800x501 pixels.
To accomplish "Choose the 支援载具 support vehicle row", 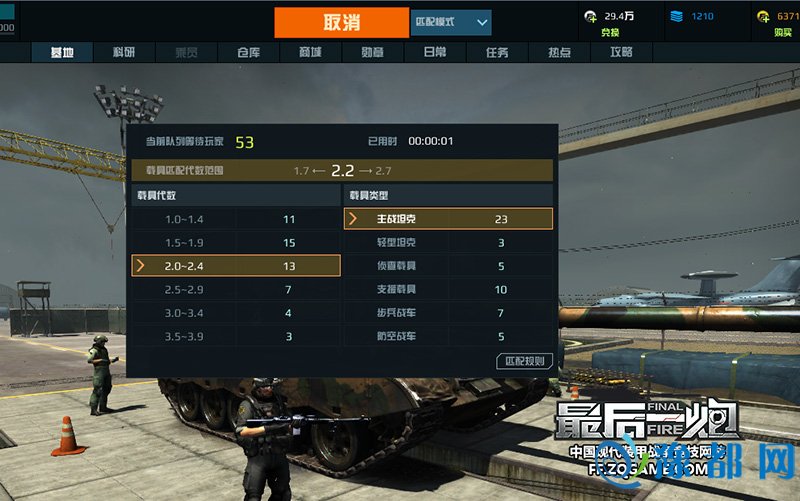I will [x=448, y=289].
